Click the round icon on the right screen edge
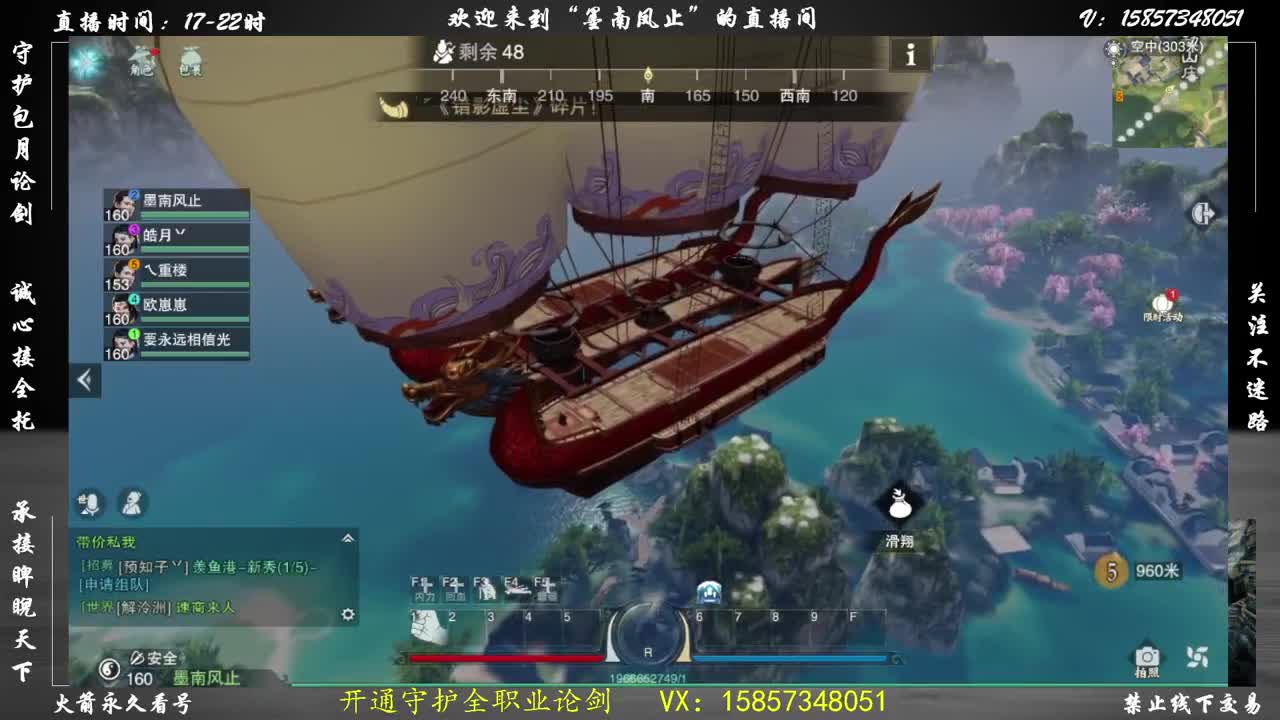This screenshot has width=1280, height=720. [1203, 213]
